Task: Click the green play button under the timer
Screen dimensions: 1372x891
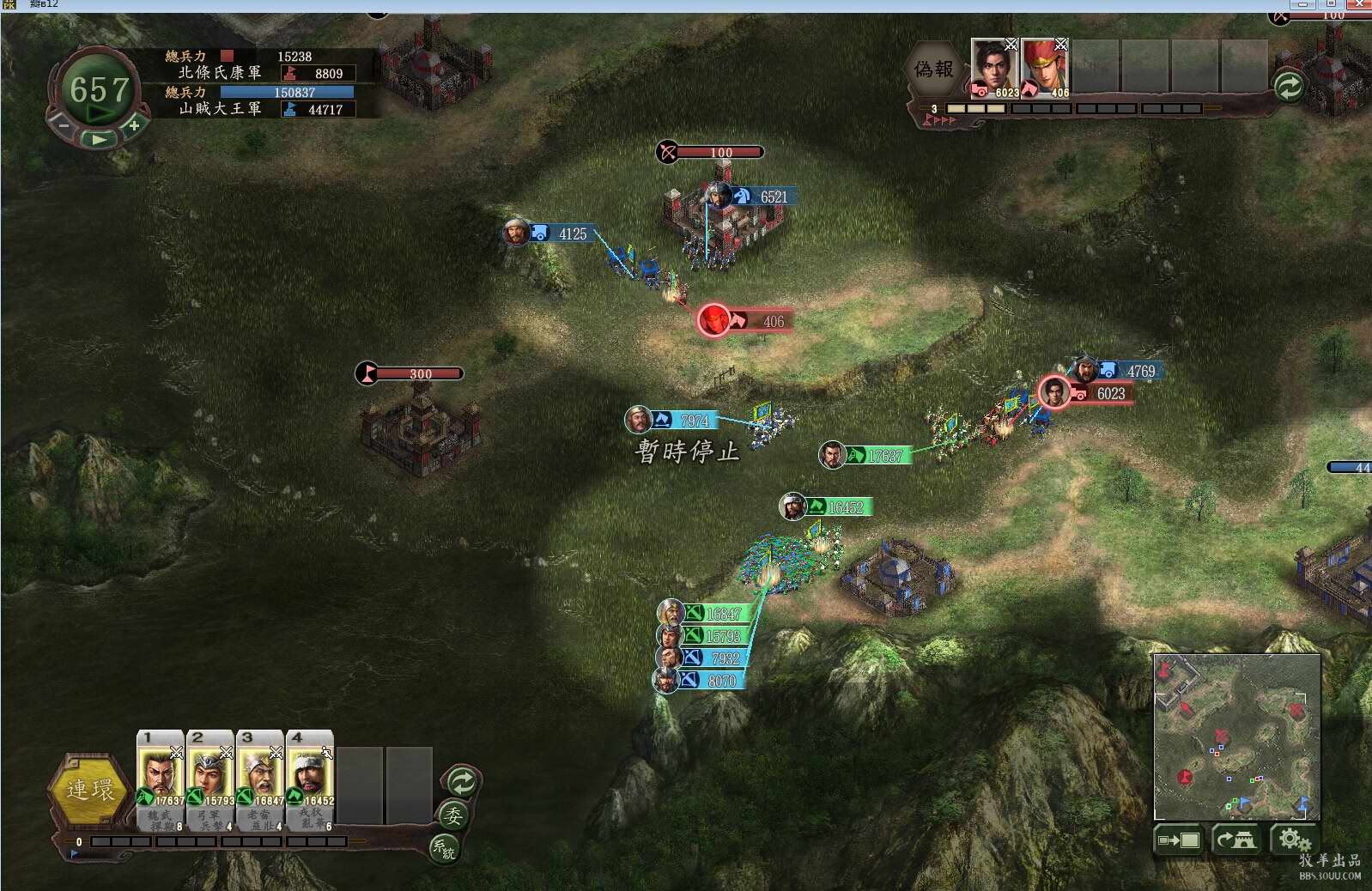Action: tap(99, 138)
